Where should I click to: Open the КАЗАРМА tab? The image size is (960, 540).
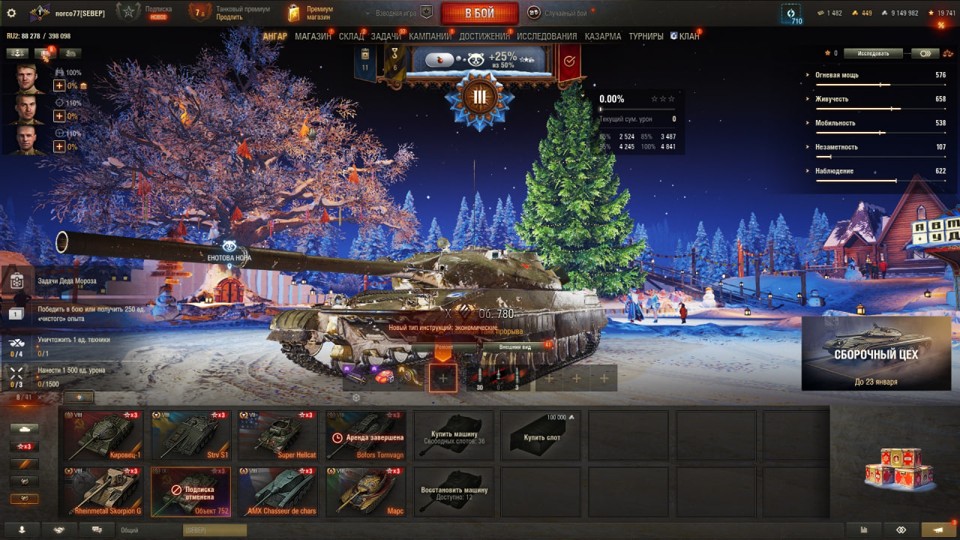tap(603, 37)
